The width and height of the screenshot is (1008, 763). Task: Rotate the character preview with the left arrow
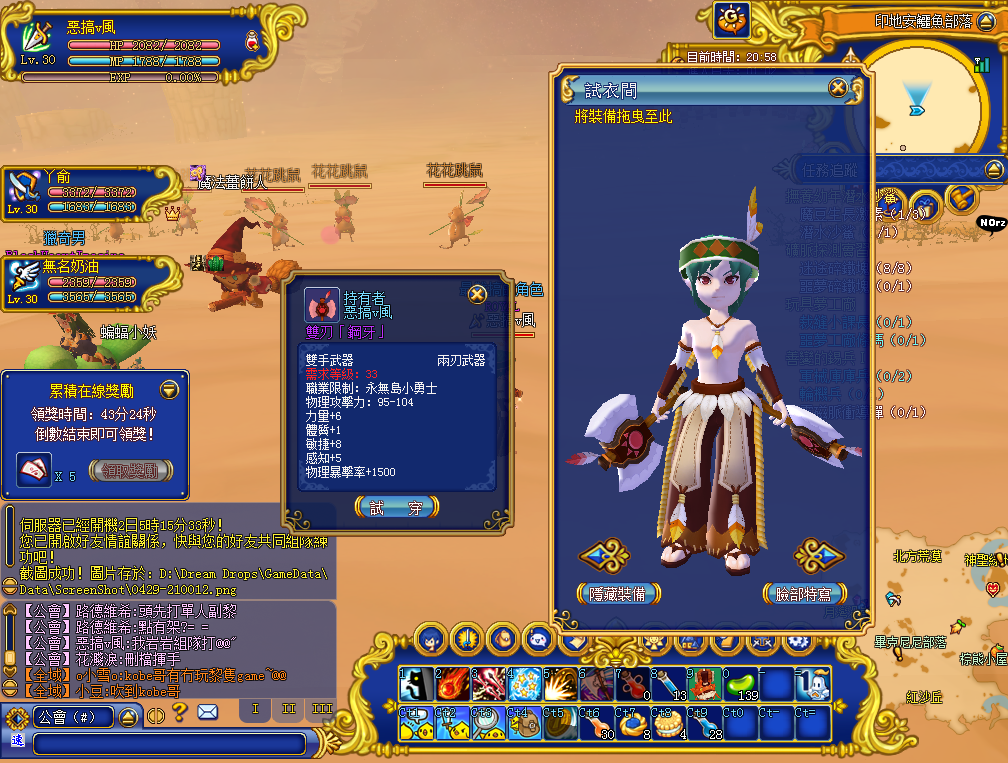point(604,555)
